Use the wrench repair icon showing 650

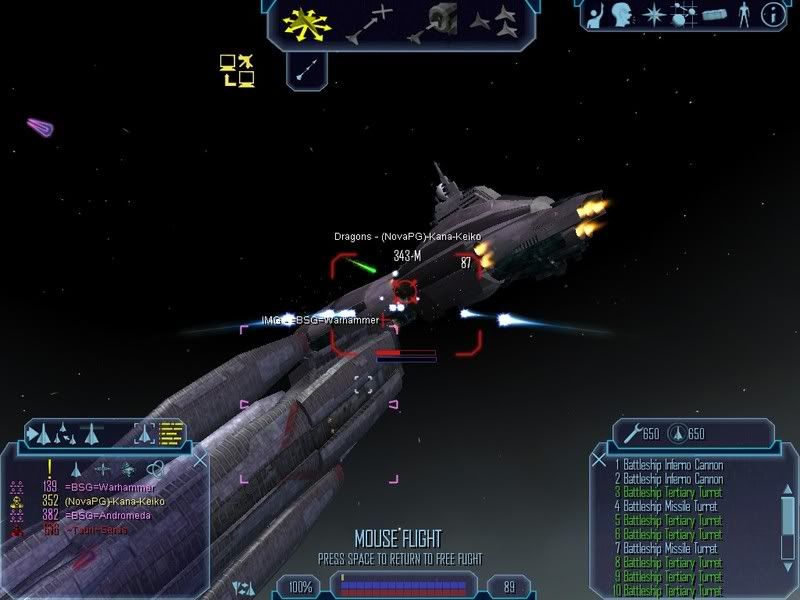pyautogui.click(x=631, y=433)
